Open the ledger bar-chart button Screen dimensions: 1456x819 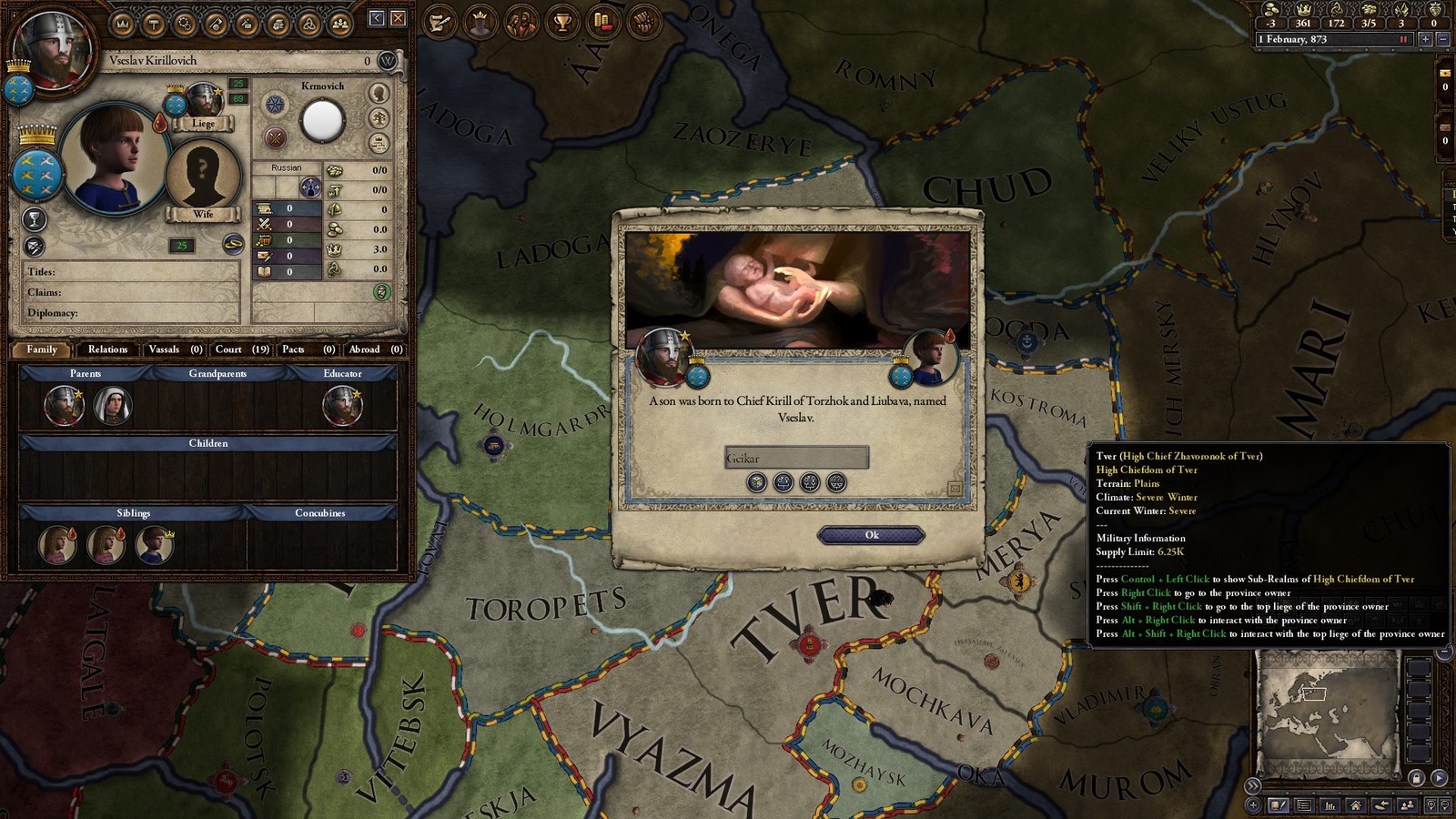pyautogui.click(x=1330, y=805)
